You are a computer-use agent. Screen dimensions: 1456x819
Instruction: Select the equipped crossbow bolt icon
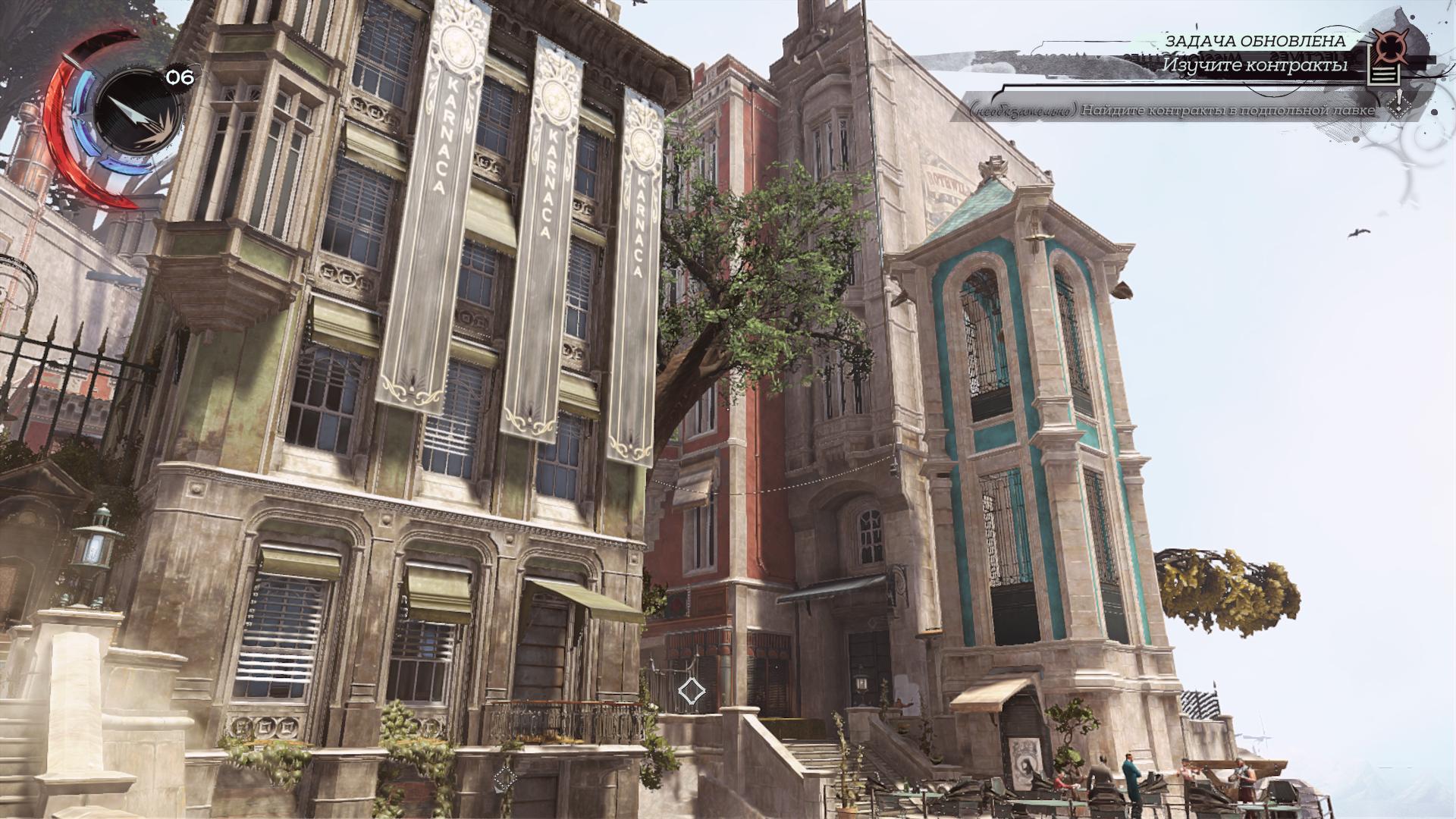(135, 111)
